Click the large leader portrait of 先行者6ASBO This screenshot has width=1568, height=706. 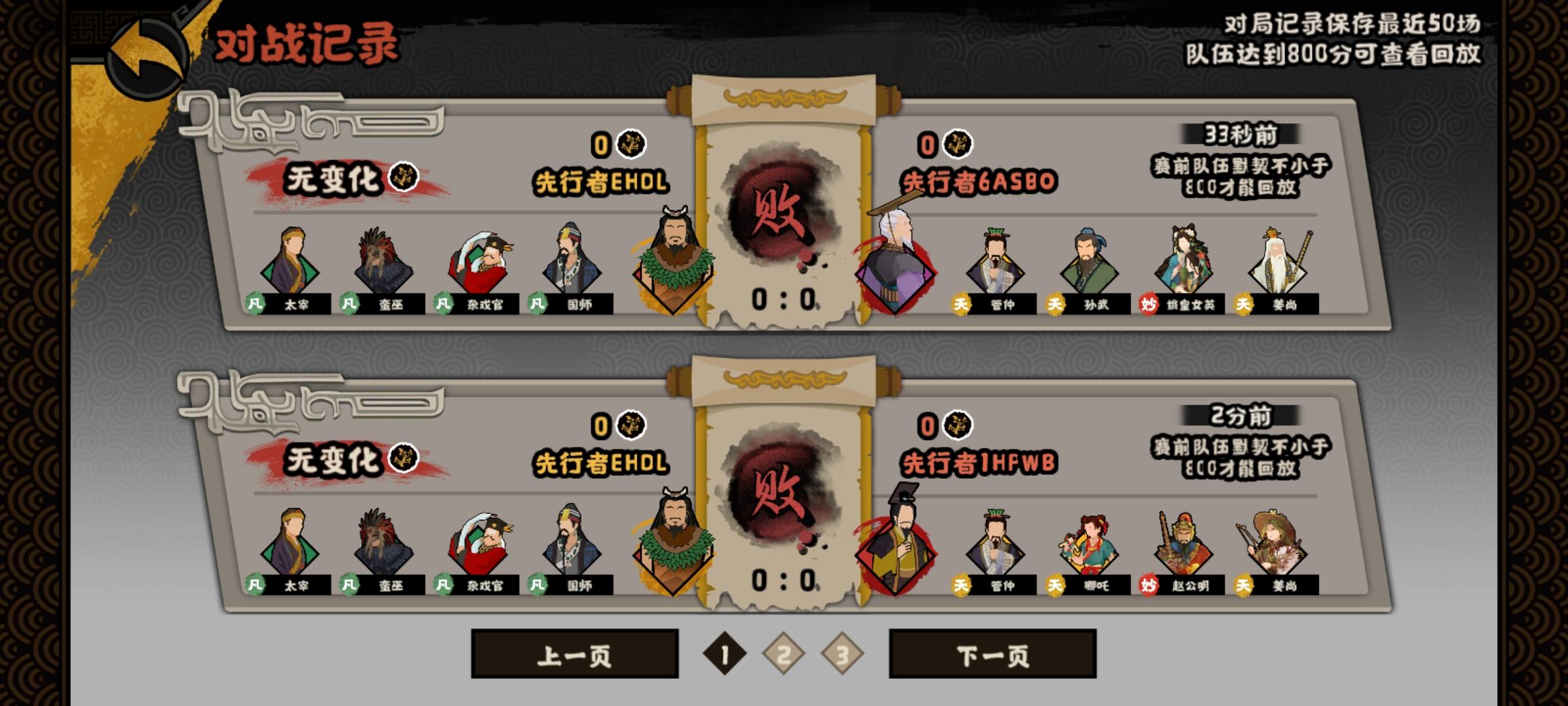coord(895,275)
